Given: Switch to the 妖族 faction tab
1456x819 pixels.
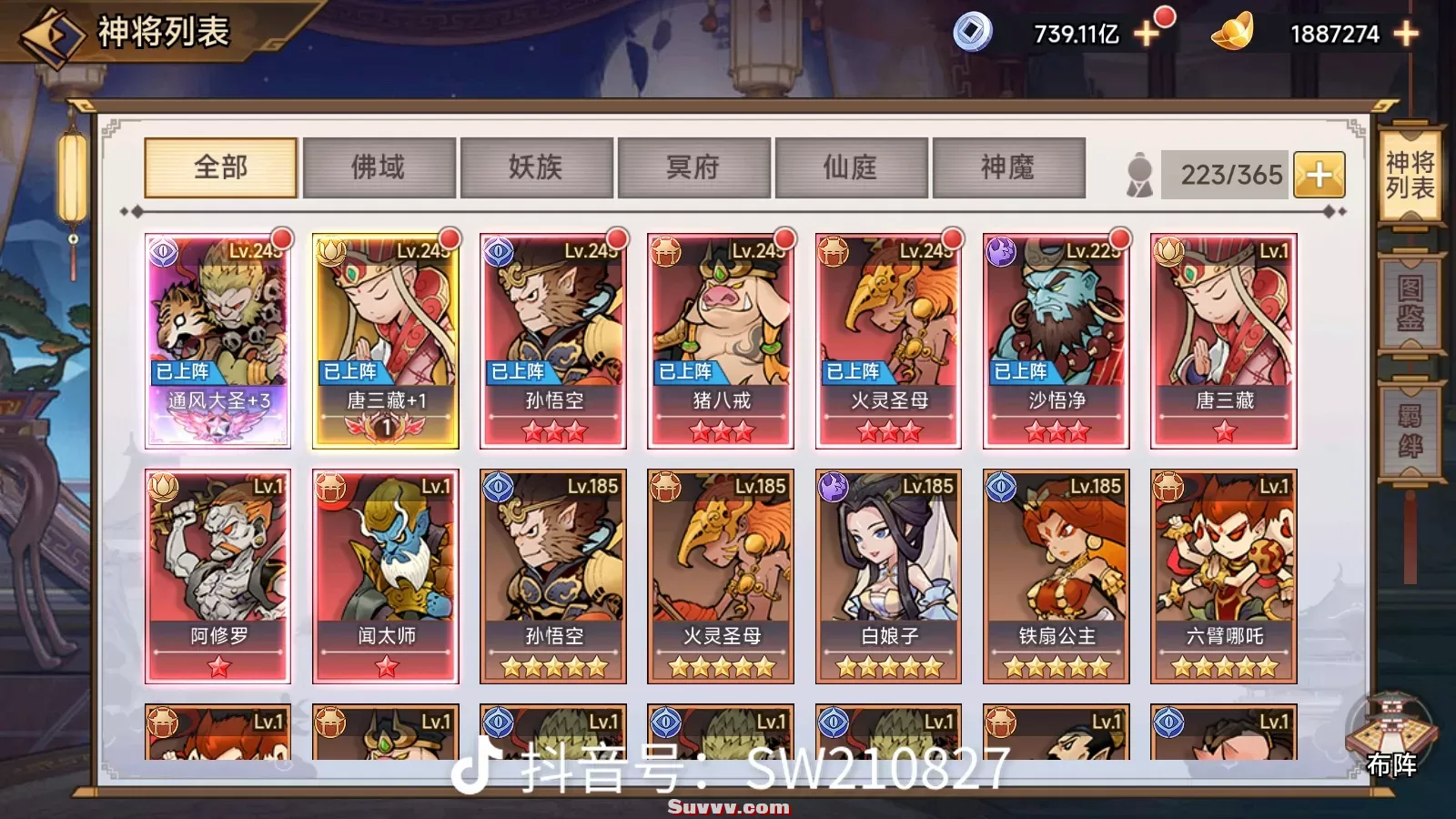Looking at the screenshot, I should coord(536,167).
